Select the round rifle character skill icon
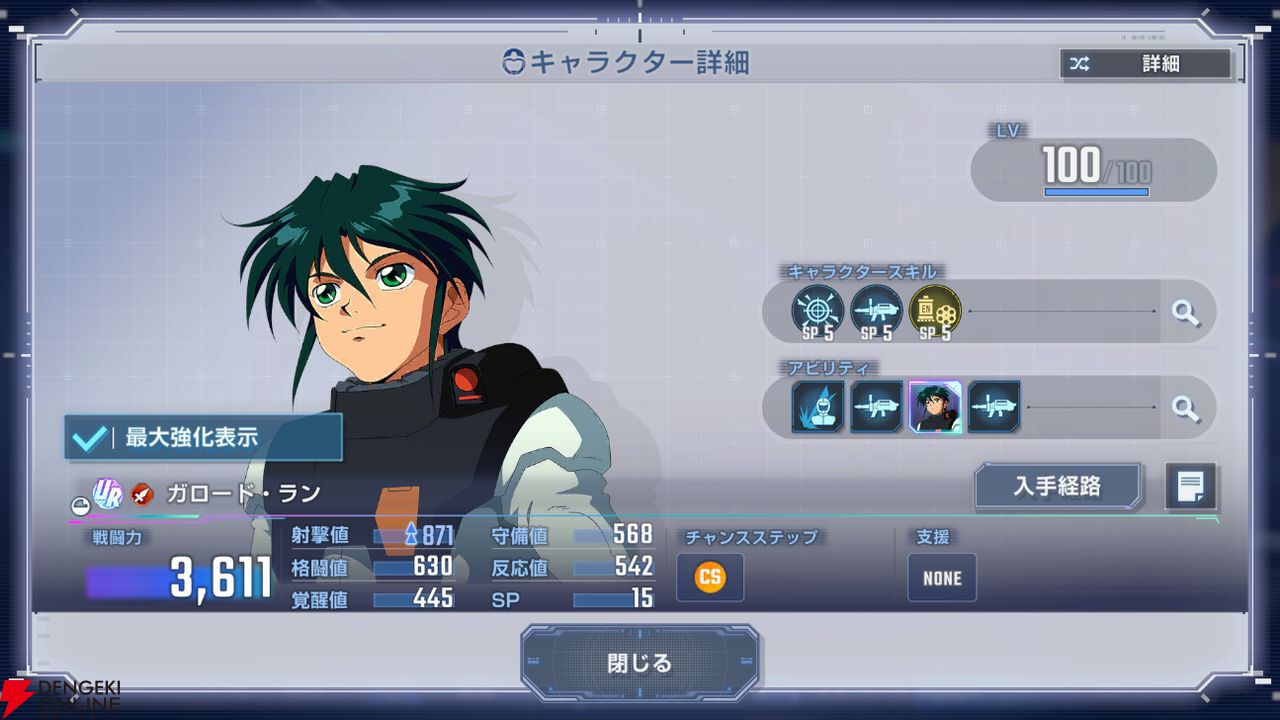The height and width of the screenshot is (720, 1280). 876,311
